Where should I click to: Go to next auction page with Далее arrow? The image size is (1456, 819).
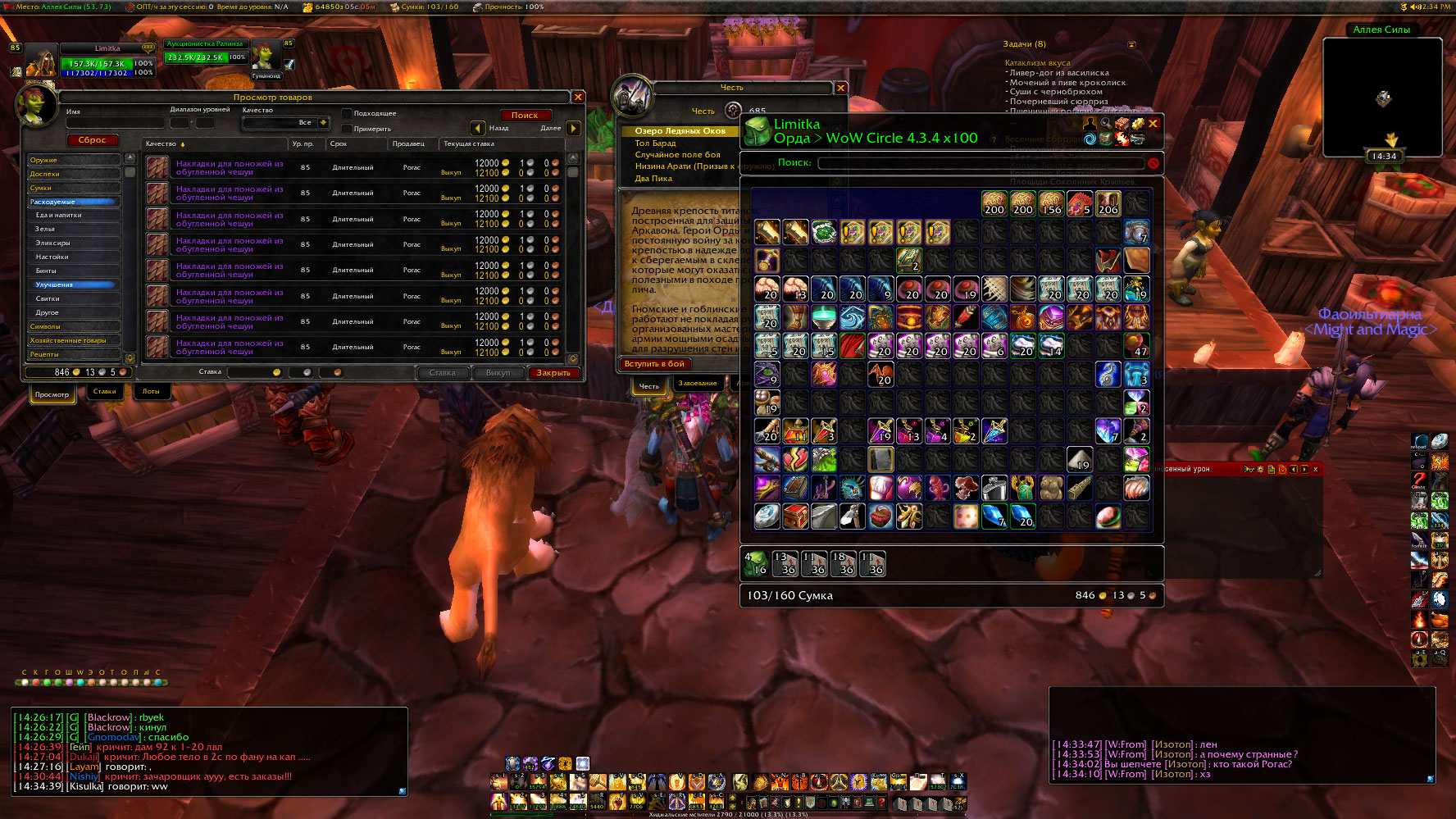point(573,128)
